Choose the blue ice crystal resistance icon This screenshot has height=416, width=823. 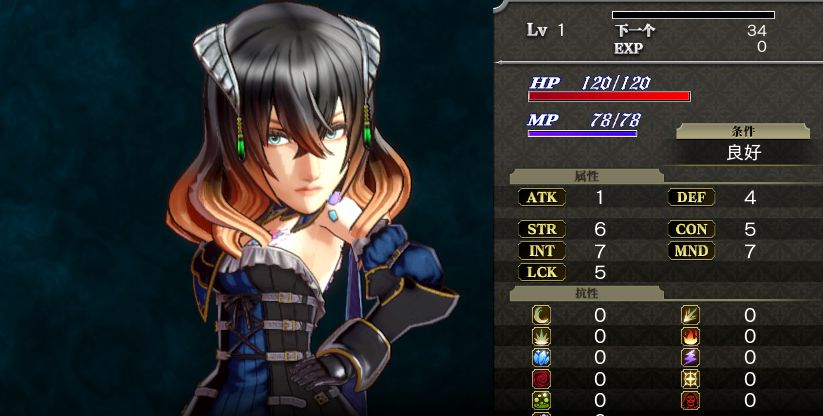click(541, 358)
